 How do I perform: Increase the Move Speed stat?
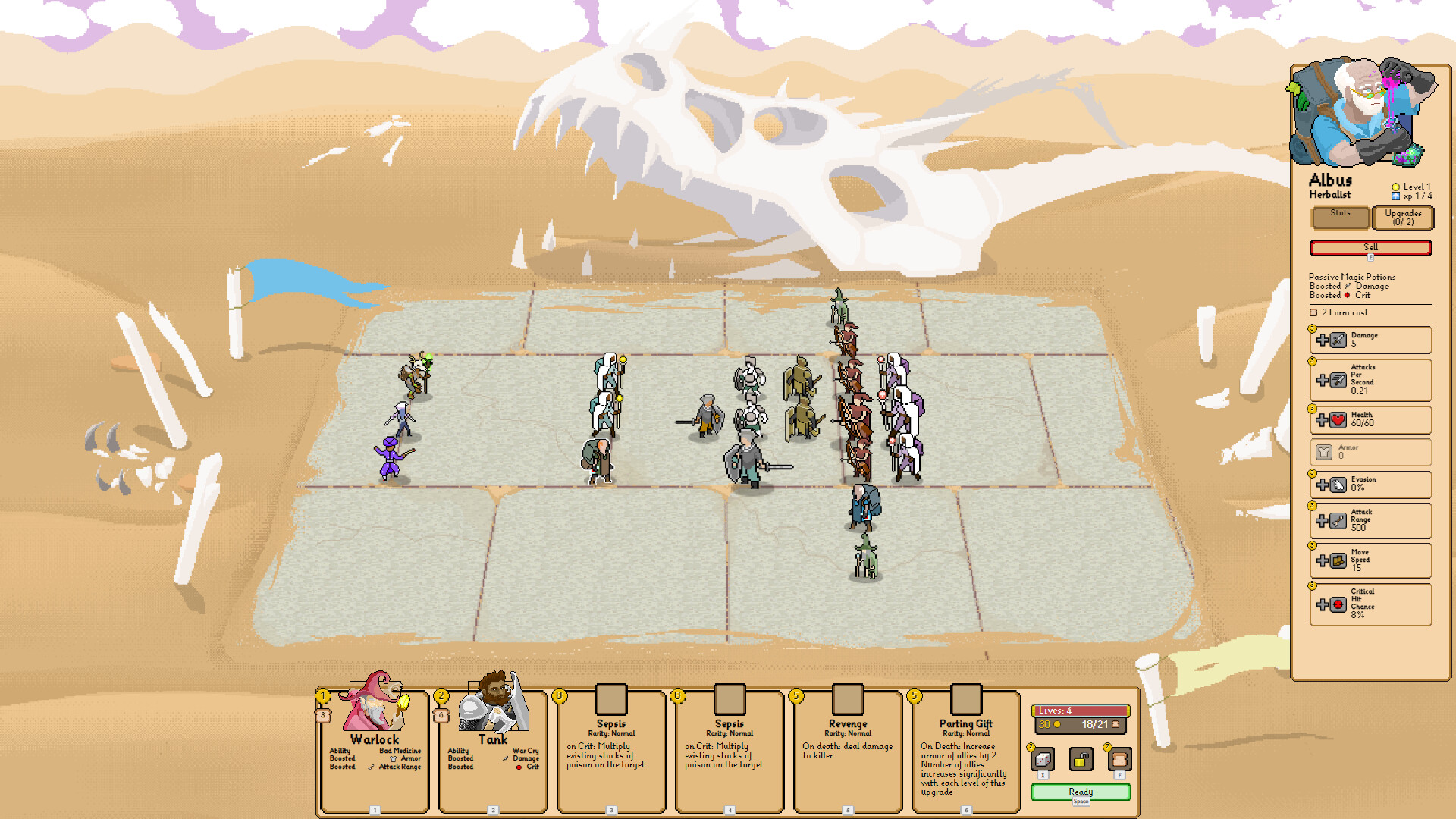click(x=1323, y=561)
